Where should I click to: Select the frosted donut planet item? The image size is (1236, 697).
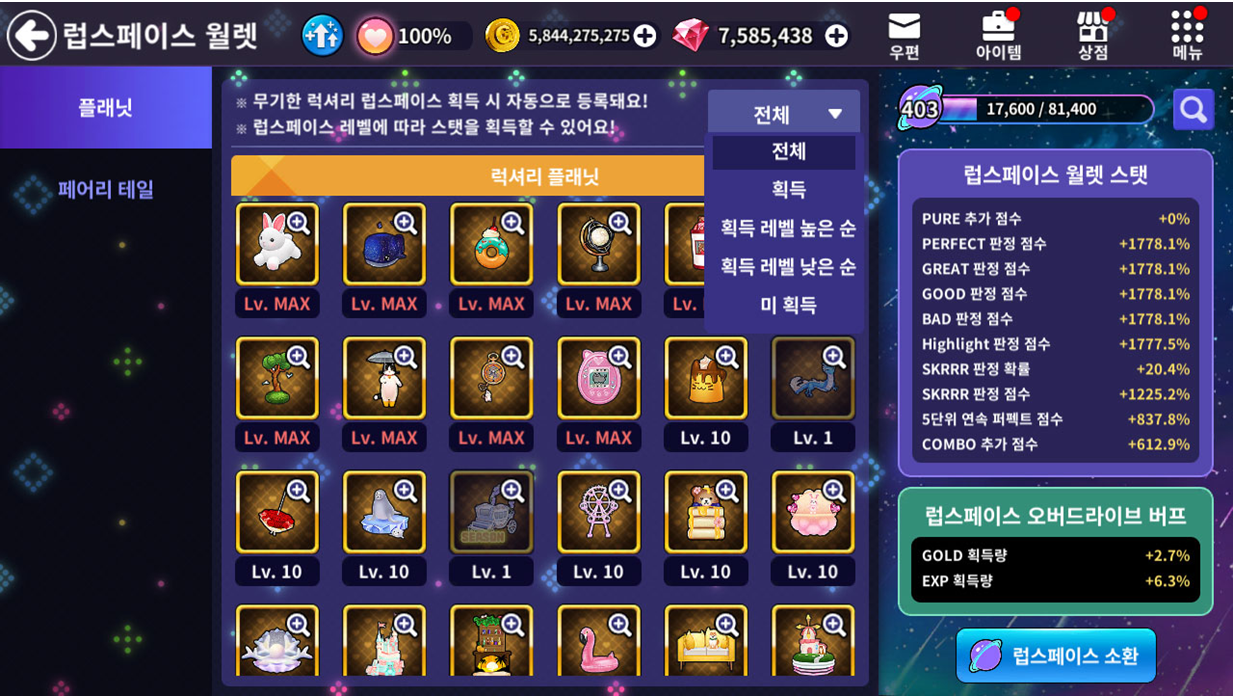(491, 244)
